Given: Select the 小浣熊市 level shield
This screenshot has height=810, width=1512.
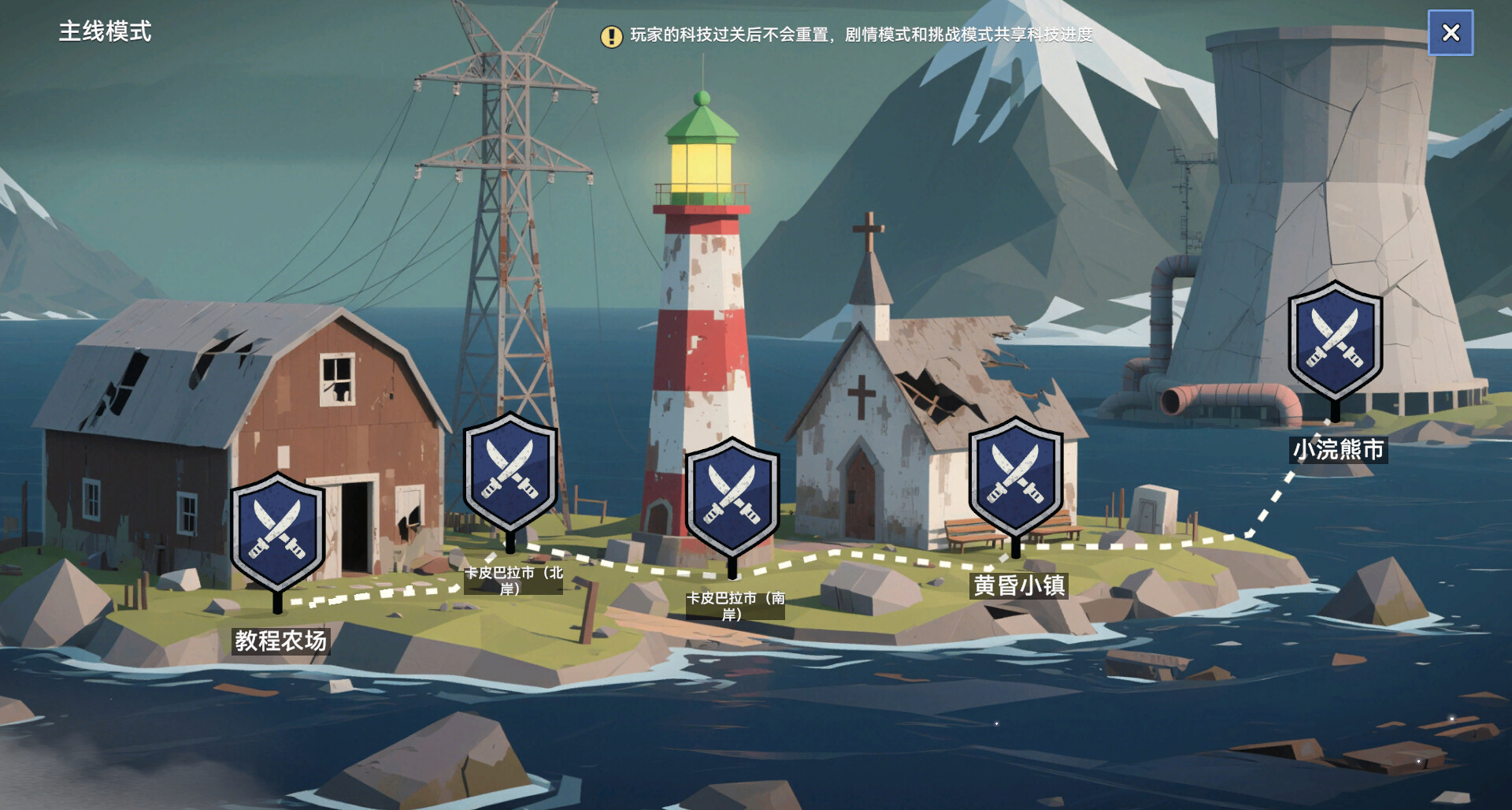Looking at the screenshot, I should click(1335, 341).
